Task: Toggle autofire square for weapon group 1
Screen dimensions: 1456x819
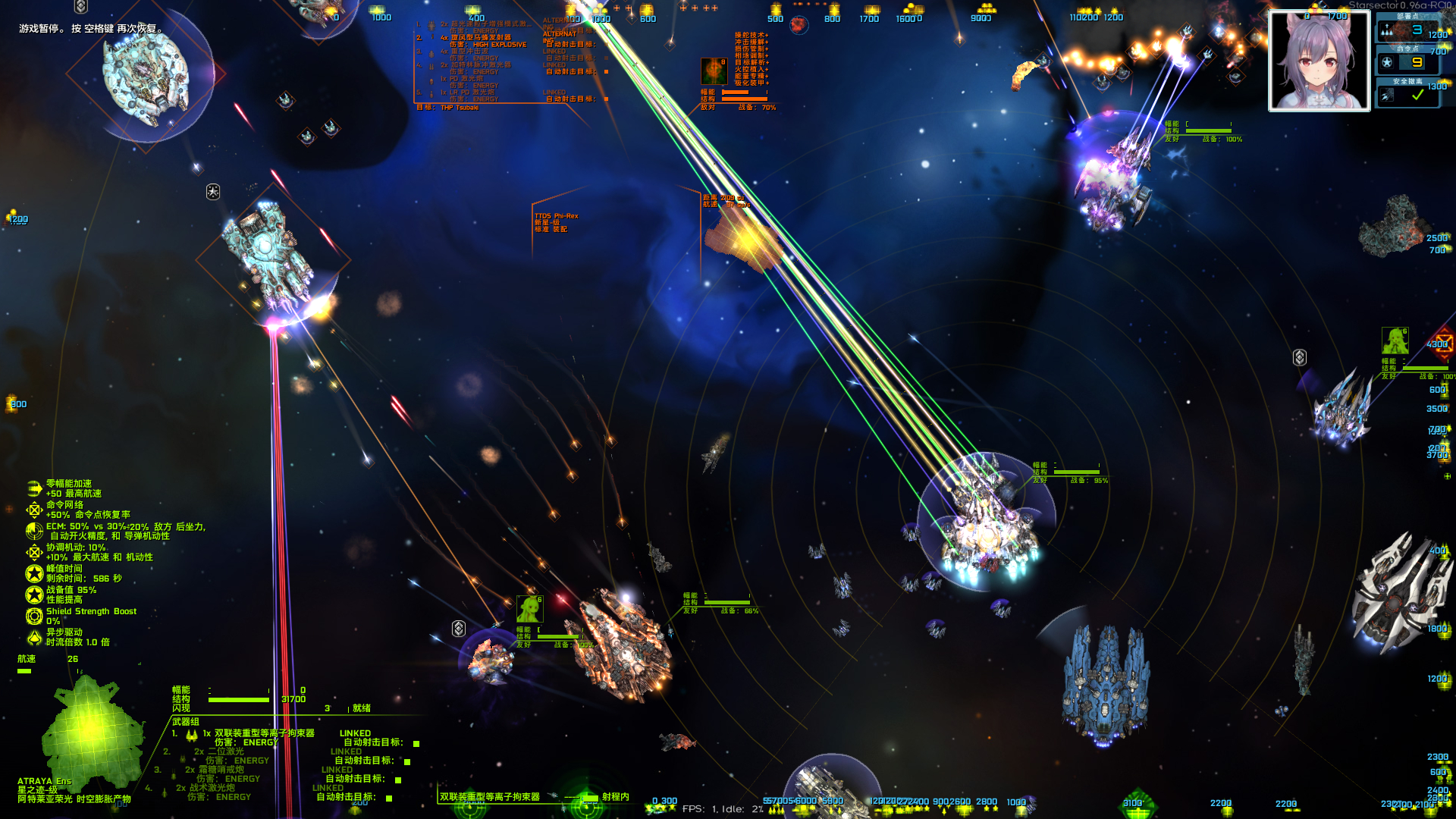Action: tap(416, 744)
